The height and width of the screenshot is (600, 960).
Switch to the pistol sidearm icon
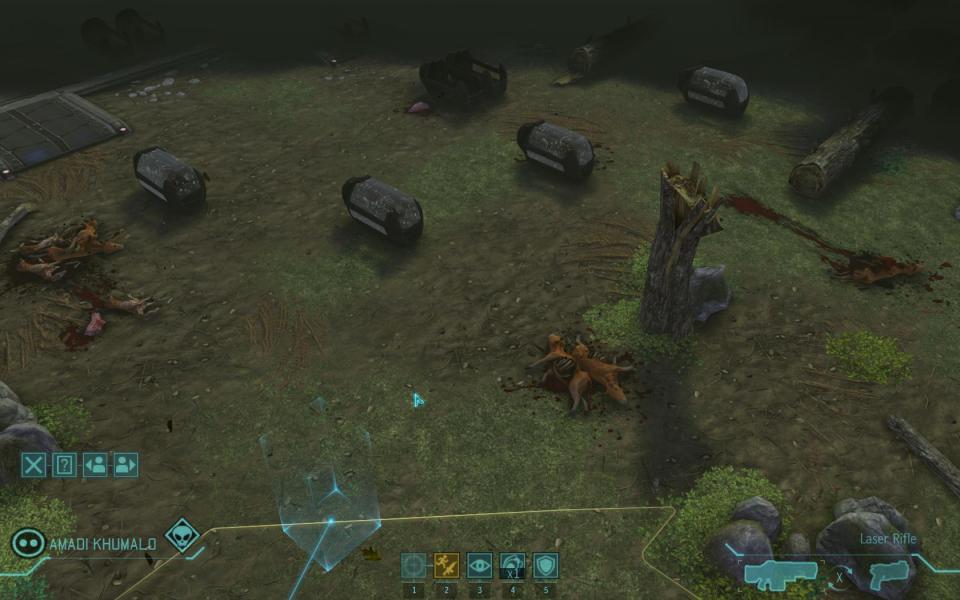point(888,574)
